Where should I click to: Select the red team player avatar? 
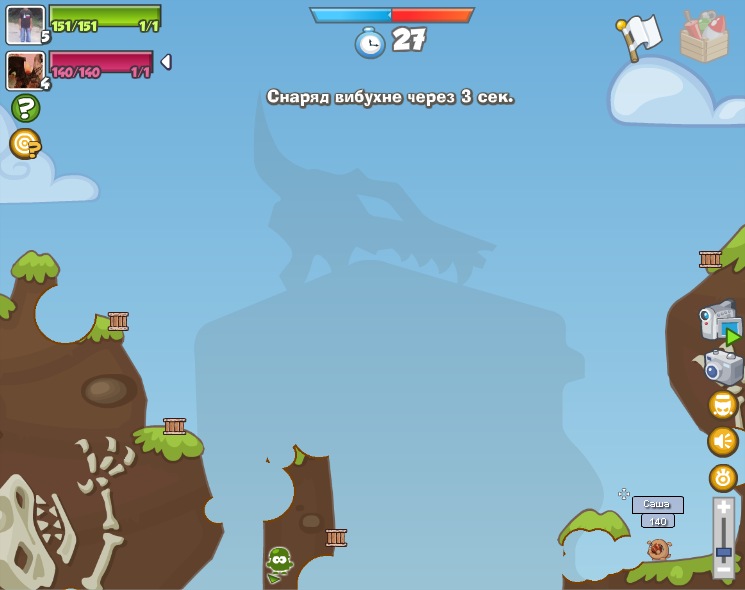pos(25,70)
